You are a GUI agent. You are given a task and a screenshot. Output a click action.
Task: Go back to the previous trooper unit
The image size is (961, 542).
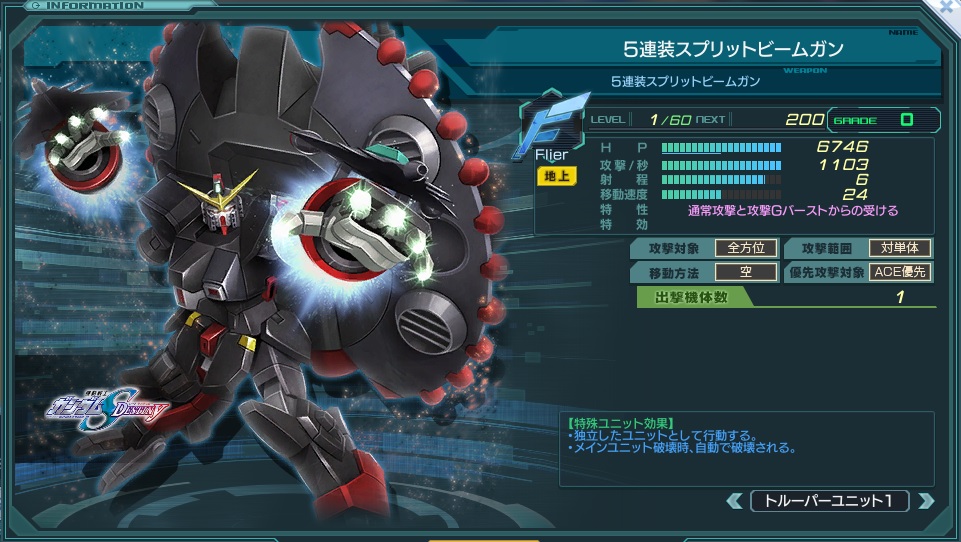(x=735, y=501)
